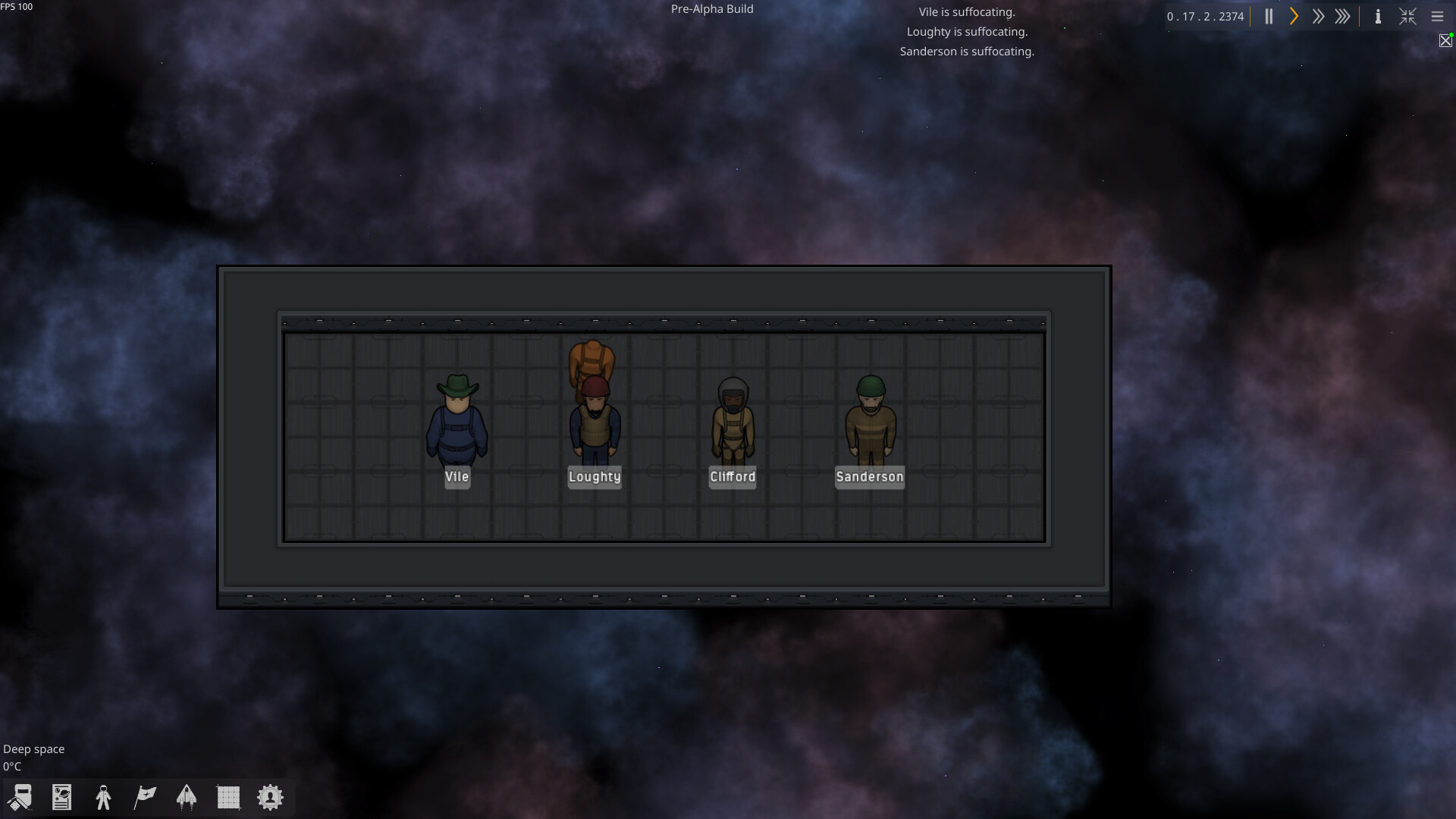
Task: Click the game date counter 0.17.2.2374
Action: 1207,16
